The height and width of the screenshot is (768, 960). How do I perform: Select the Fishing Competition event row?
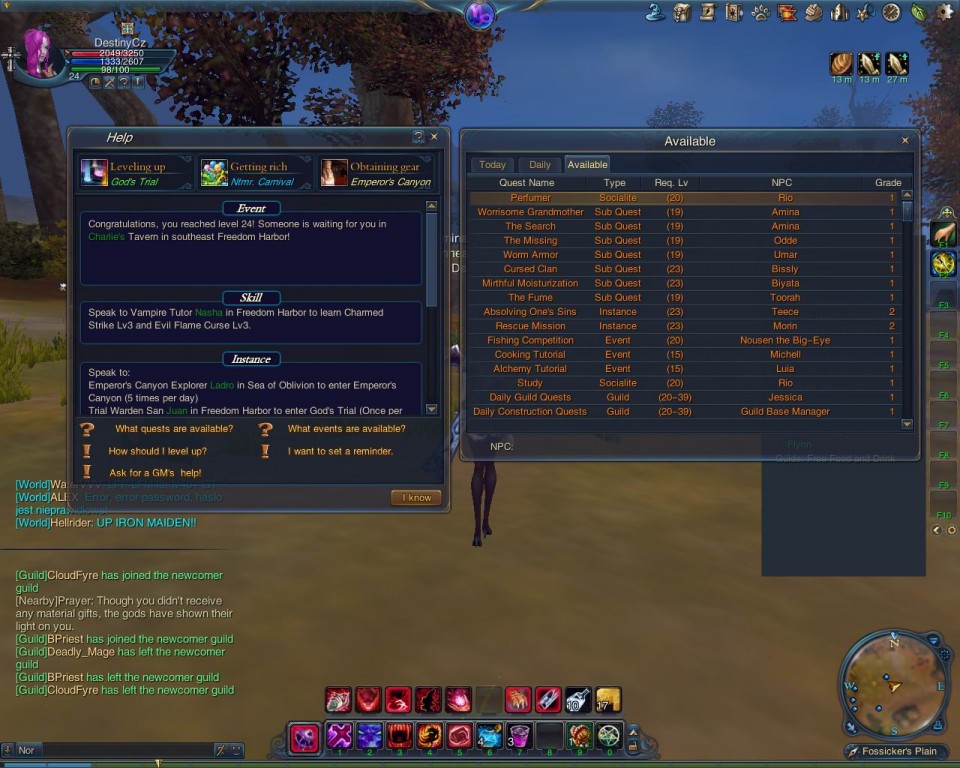point(530,340)
